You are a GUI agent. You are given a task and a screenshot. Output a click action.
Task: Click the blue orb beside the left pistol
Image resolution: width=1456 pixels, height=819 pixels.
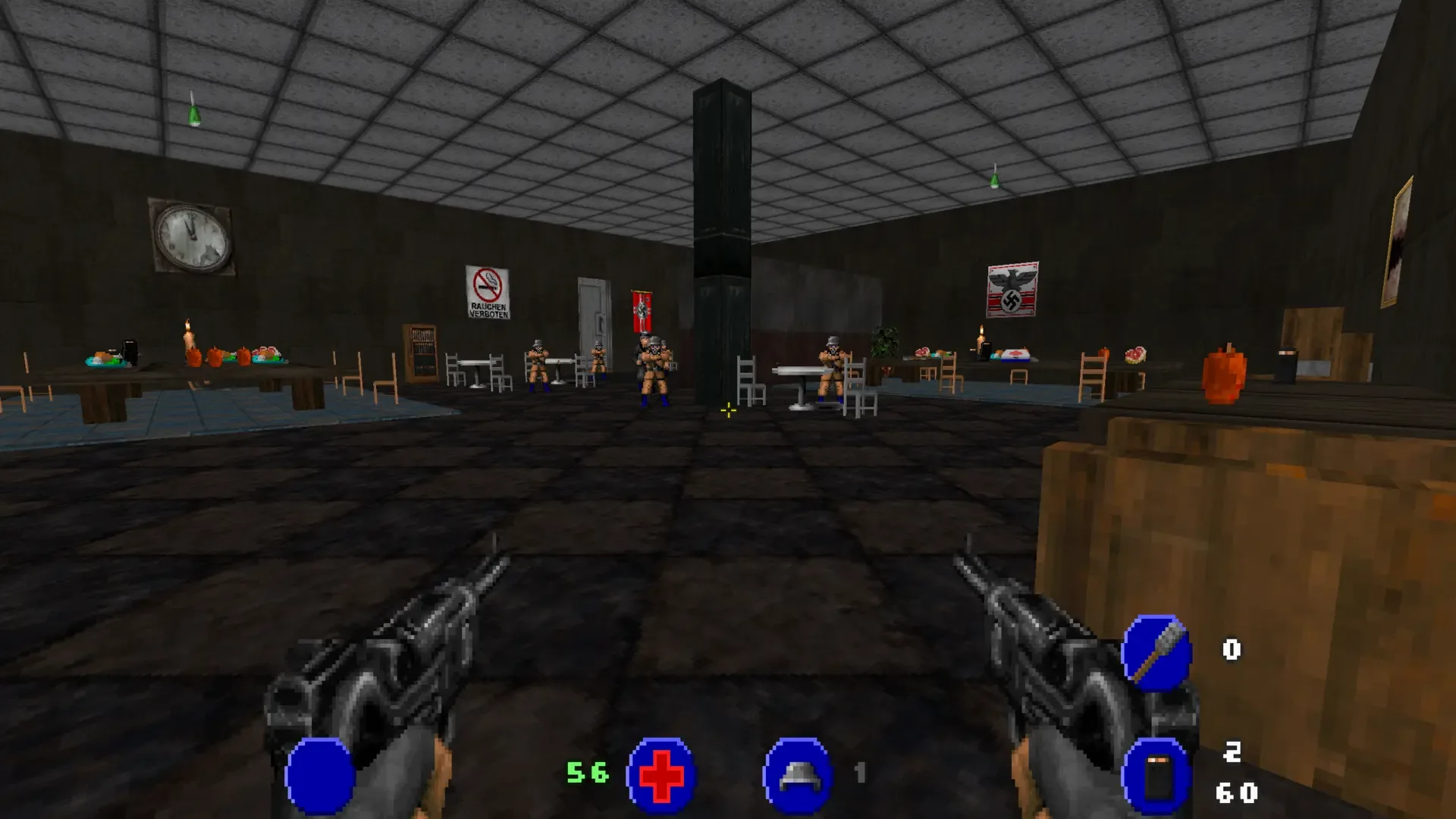tap(321, 776)
